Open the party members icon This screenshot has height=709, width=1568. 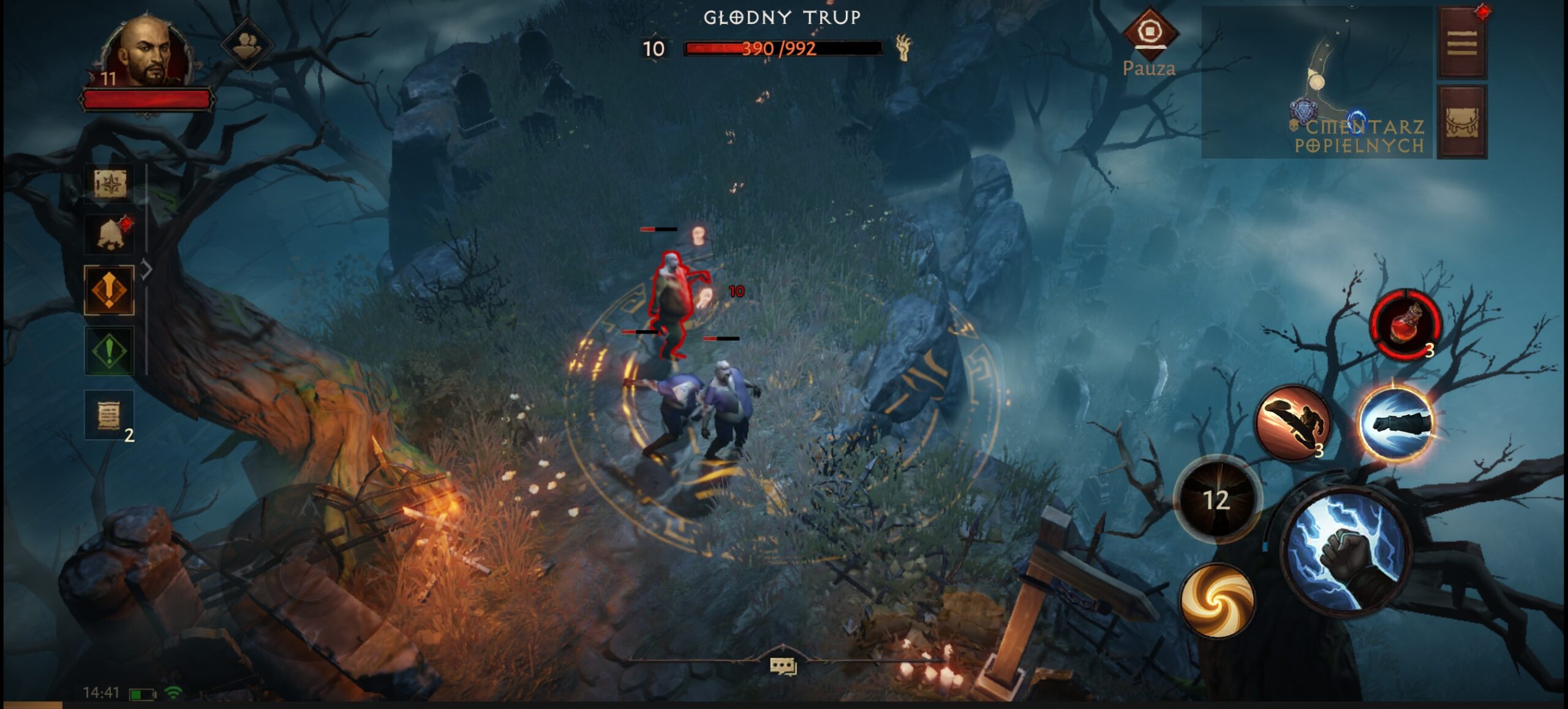[246, 44]
